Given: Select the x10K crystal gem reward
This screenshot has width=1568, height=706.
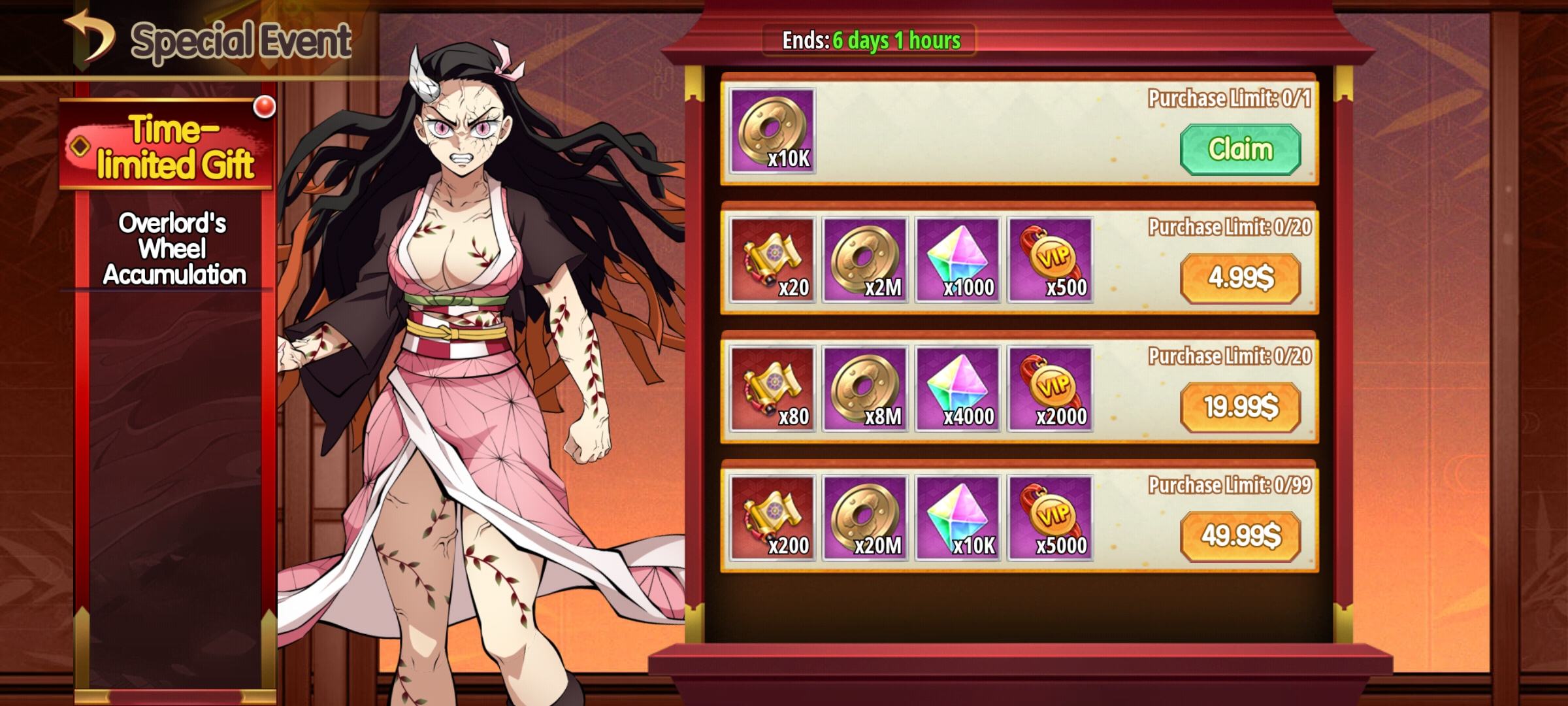Looking at the screenshot, I should point(958,517).
